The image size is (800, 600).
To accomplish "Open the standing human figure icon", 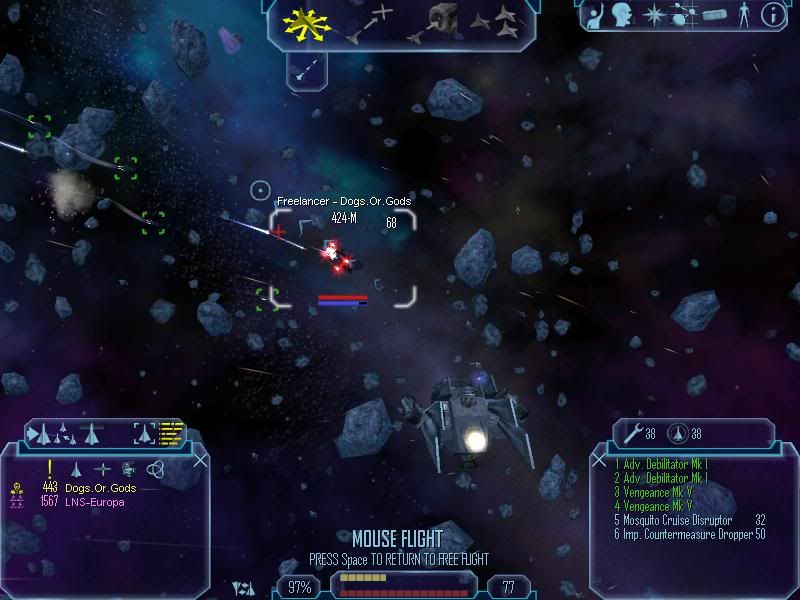I will [x=742, y=15].
